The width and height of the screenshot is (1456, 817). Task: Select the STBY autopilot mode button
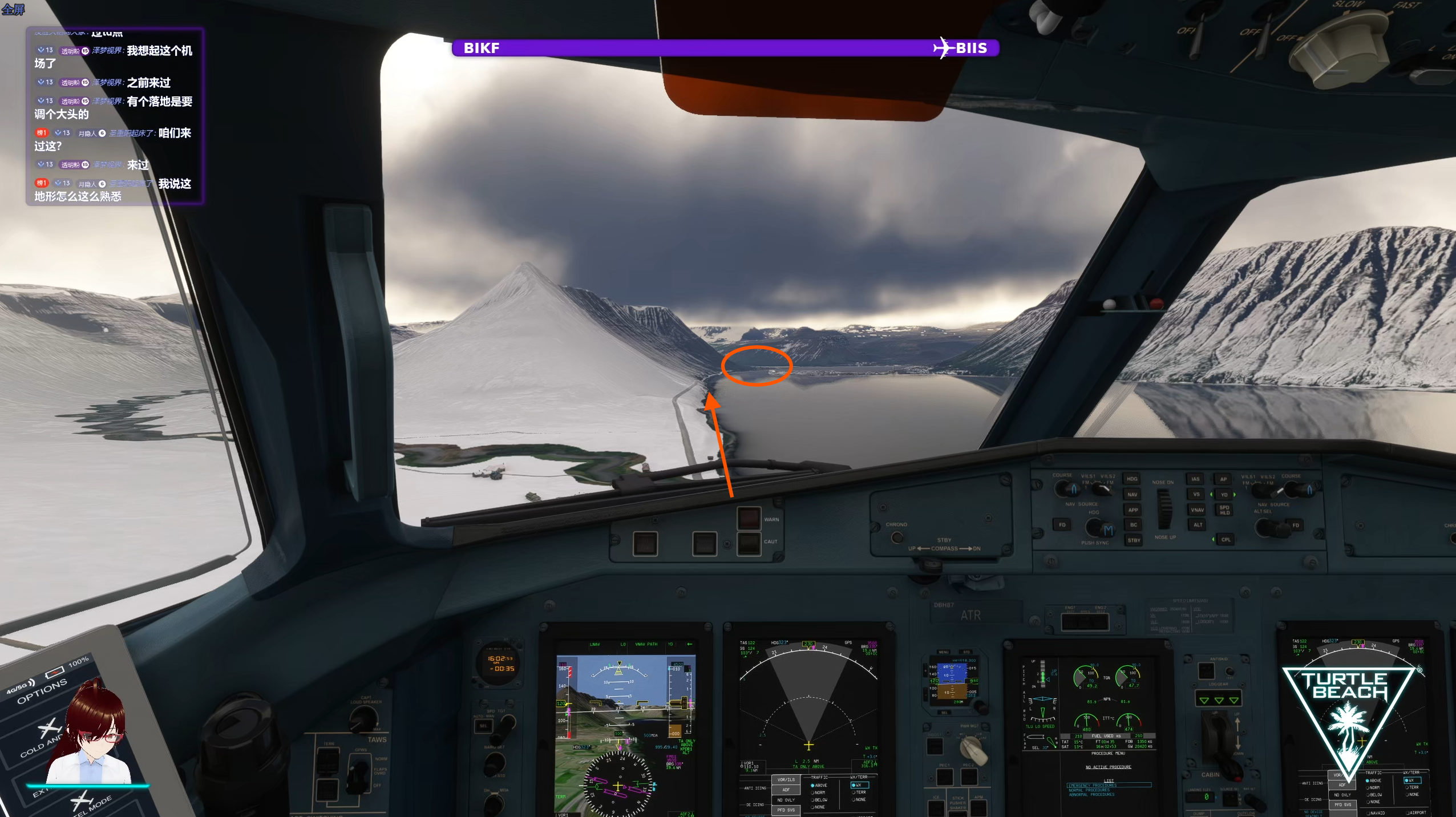[1134, 540]
